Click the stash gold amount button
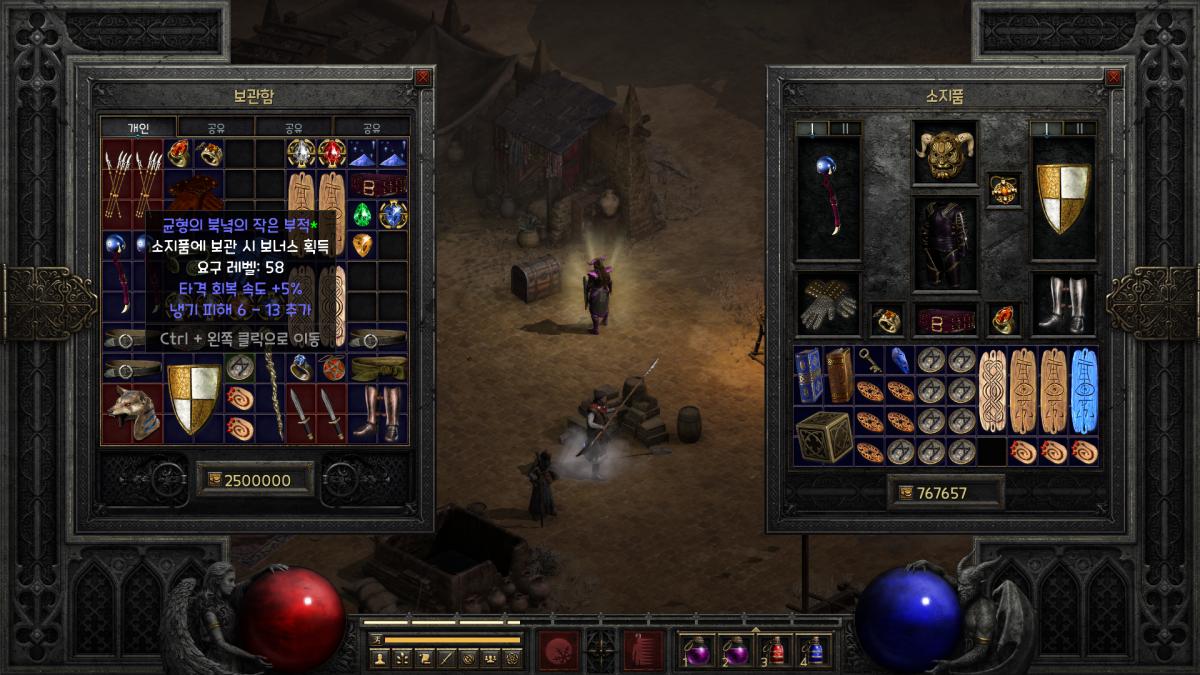The height and width of the screenshot is (675, 1200). [256, 480]
